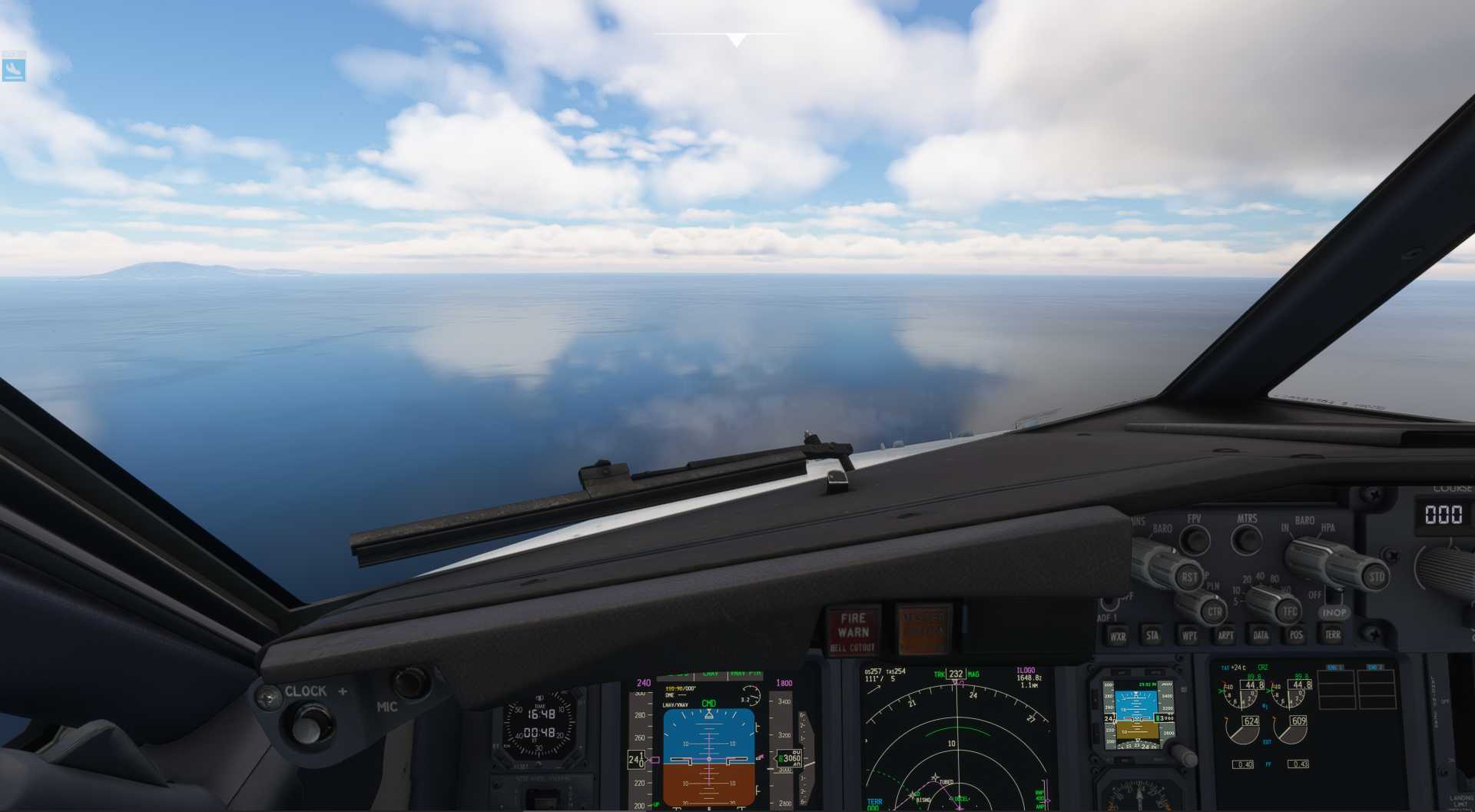
Task: Toggle the STA map button
Action: (x=1152, y=635)
